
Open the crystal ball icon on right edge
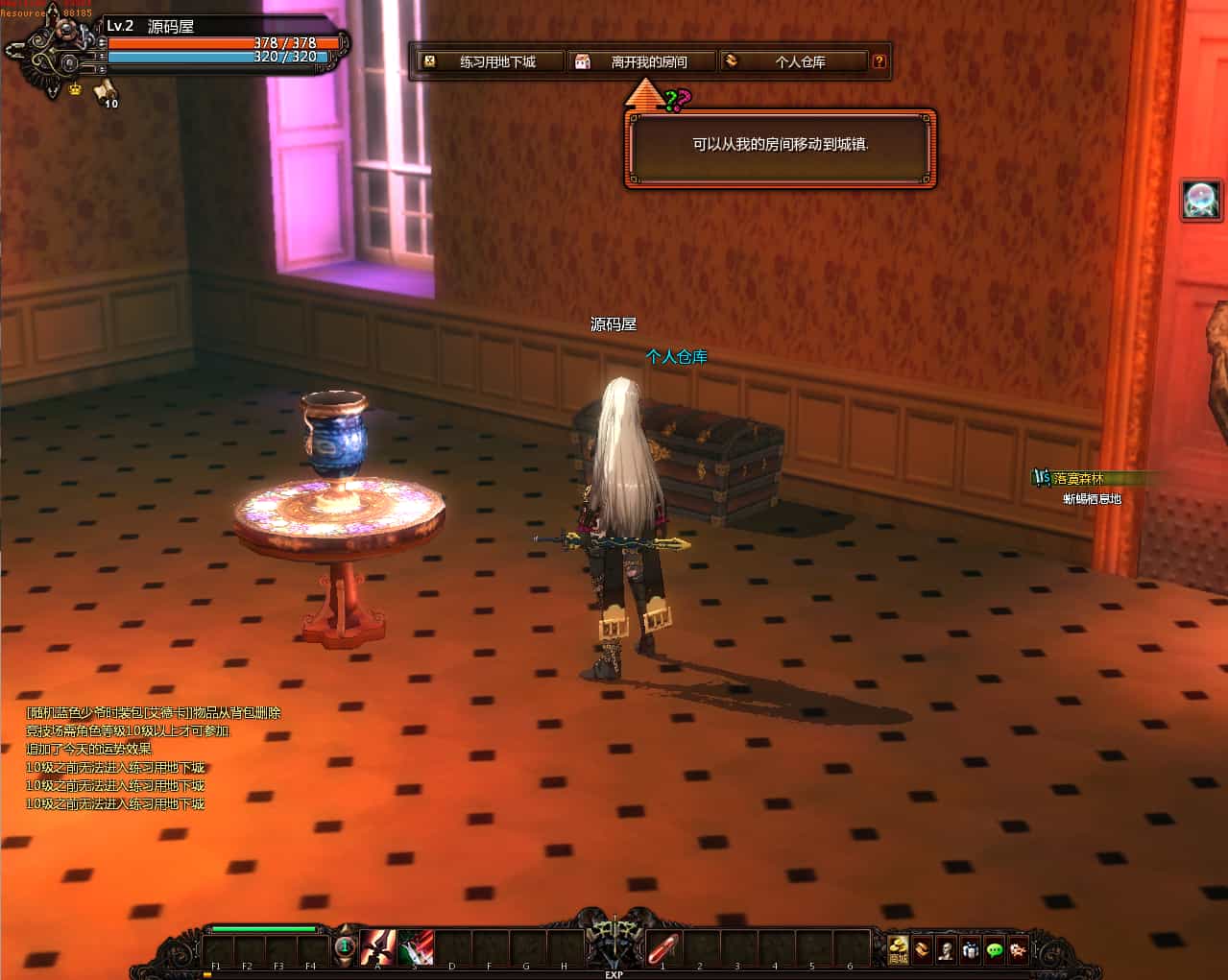[x=1200, y=200]
